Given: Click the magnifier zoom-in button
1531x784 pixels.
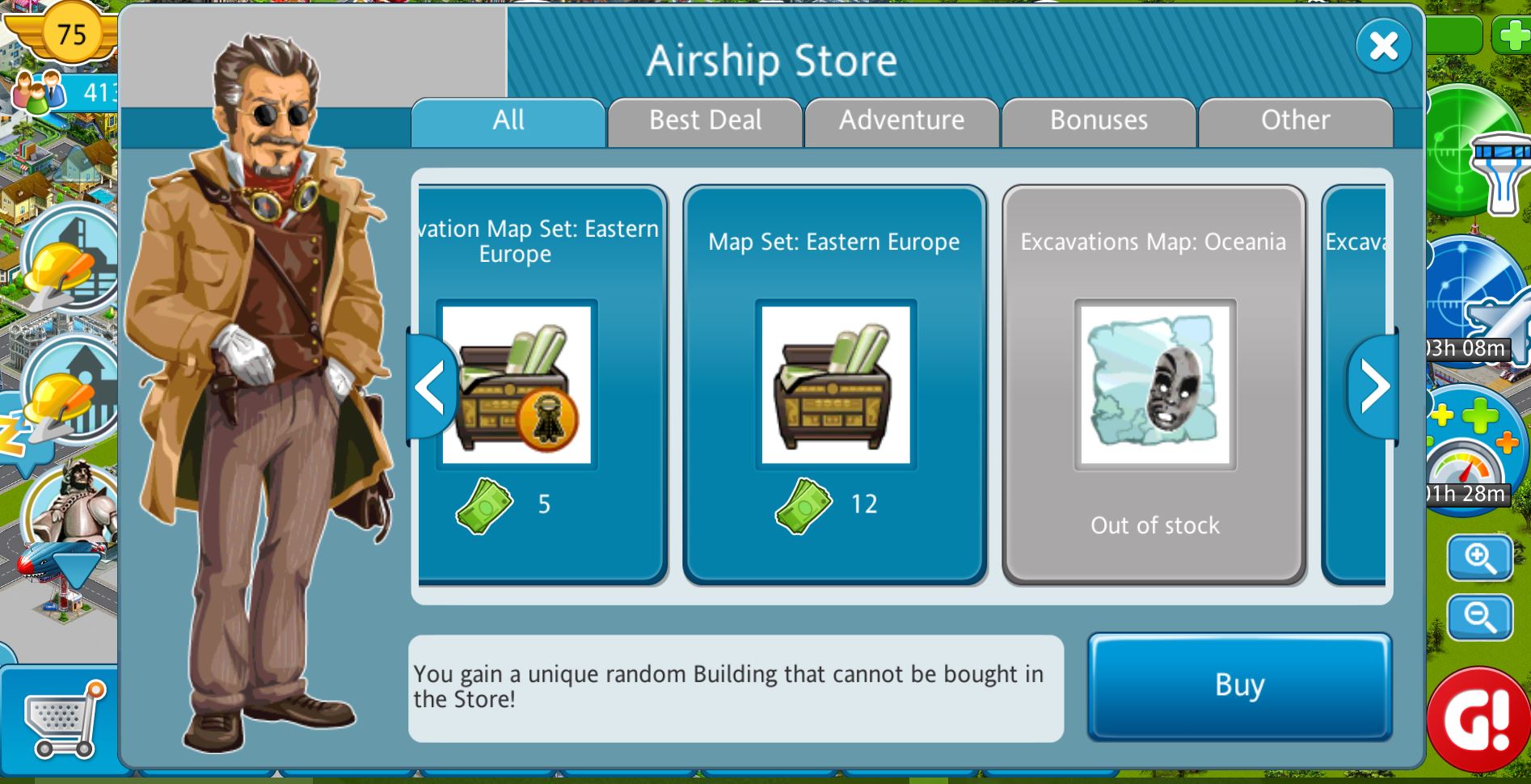Looking at the screenshot, I should click(x=1479, y=558).
